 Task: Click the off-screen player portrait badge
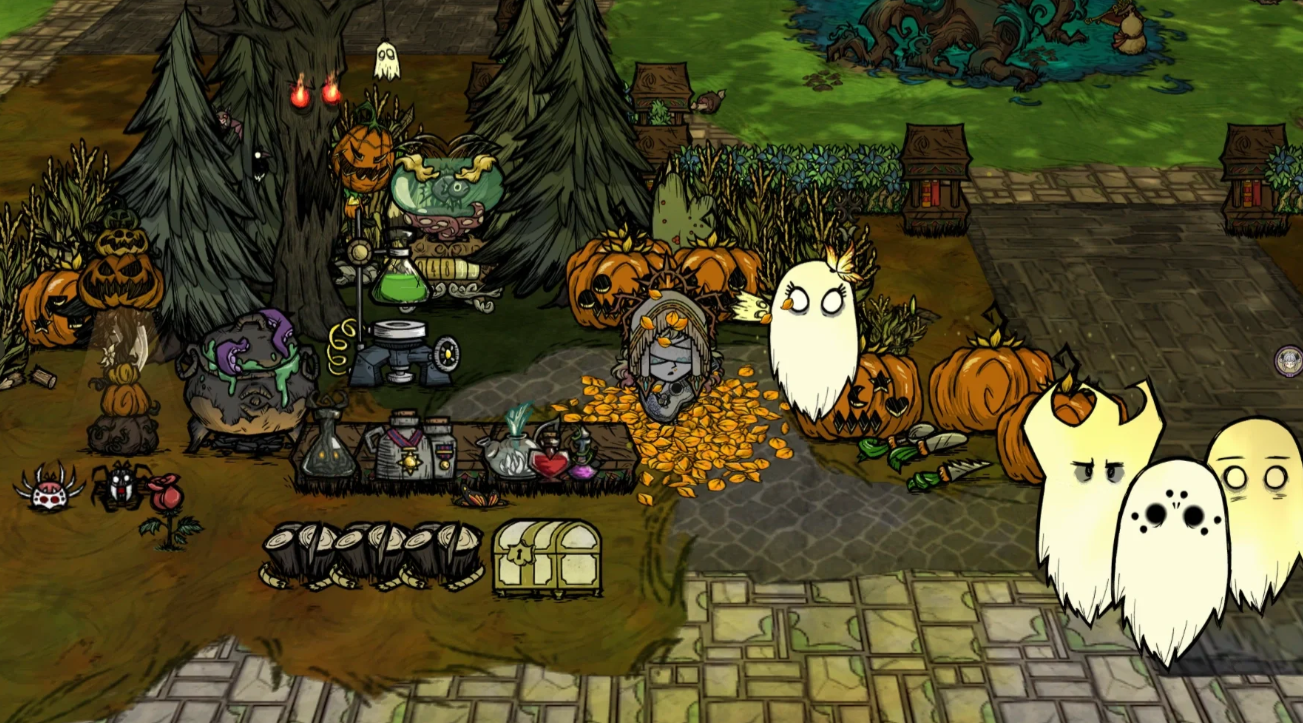coord(1289,360)
